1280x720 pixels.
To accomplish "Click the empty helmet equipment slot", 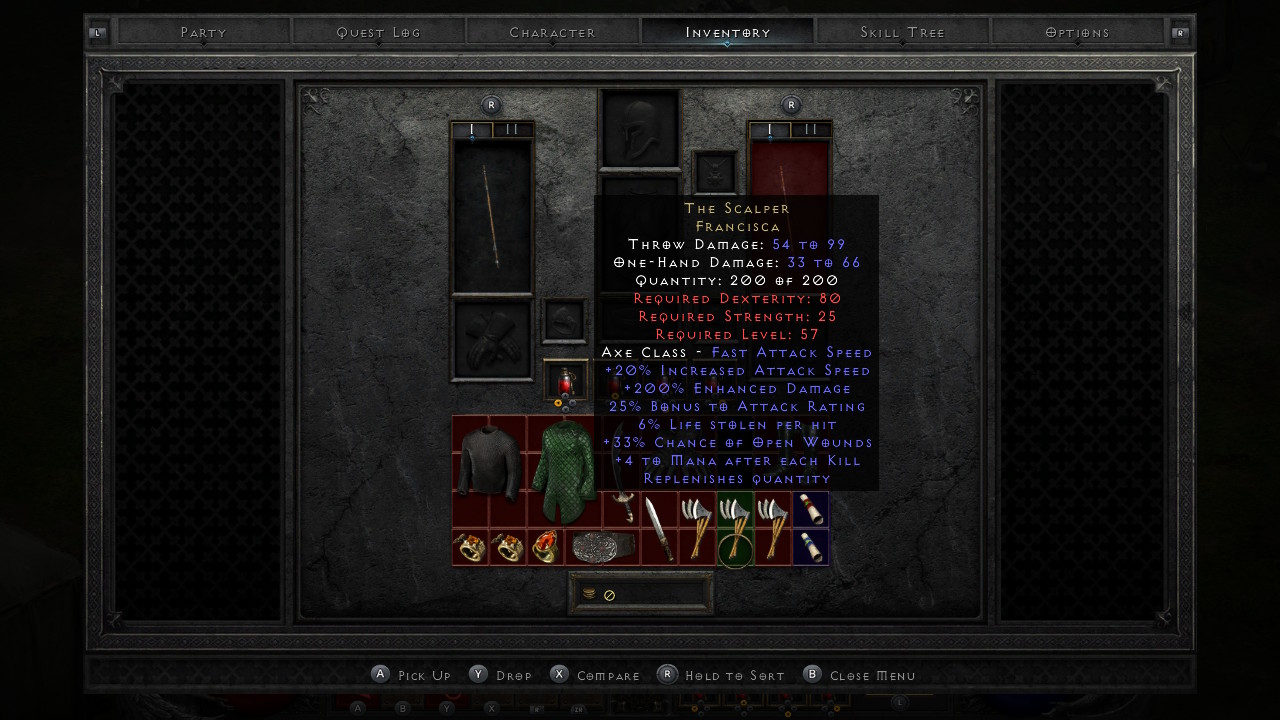I will (x=640, y=128).
